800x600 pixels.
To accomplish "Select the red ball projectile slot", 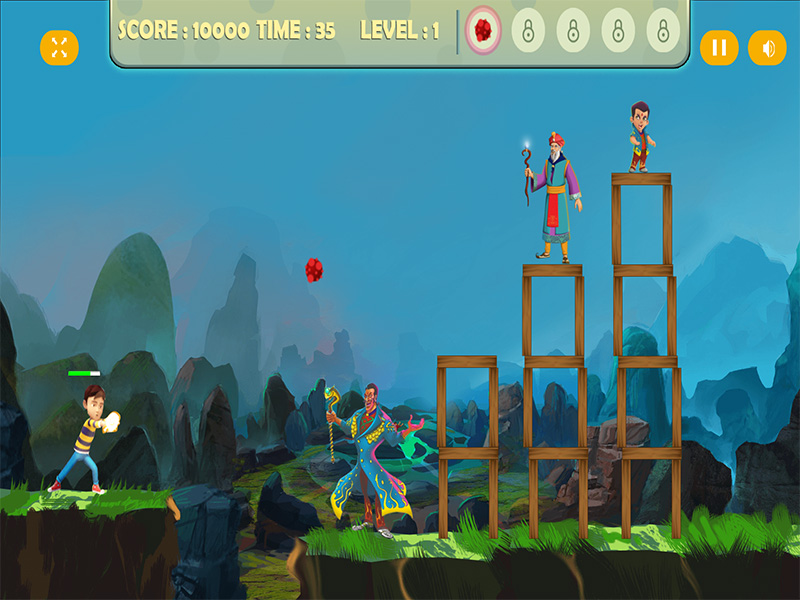I will pos(484,30).
